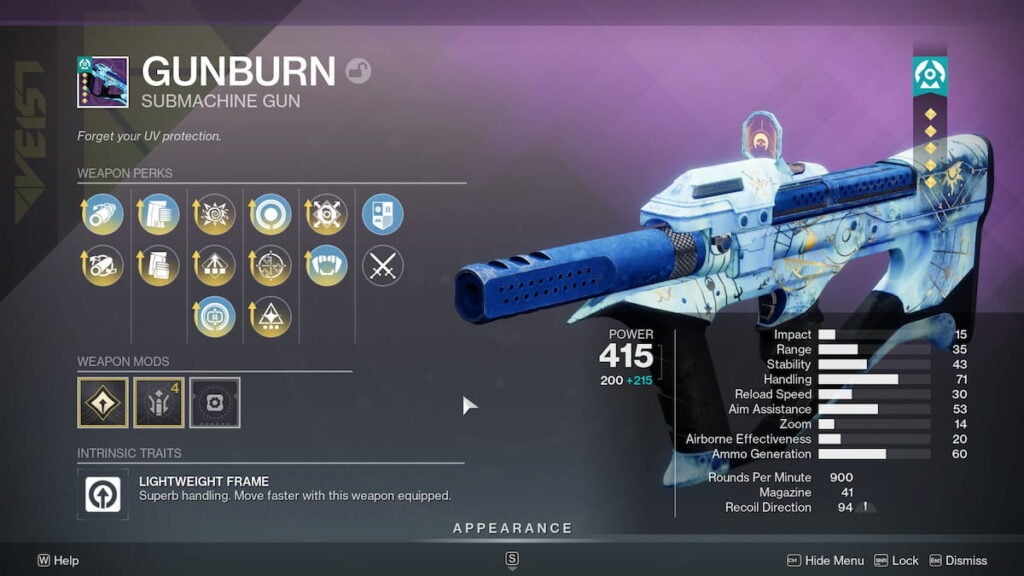
Task: Choose the blue fangs perk icon
Action: tap(326, 266)
